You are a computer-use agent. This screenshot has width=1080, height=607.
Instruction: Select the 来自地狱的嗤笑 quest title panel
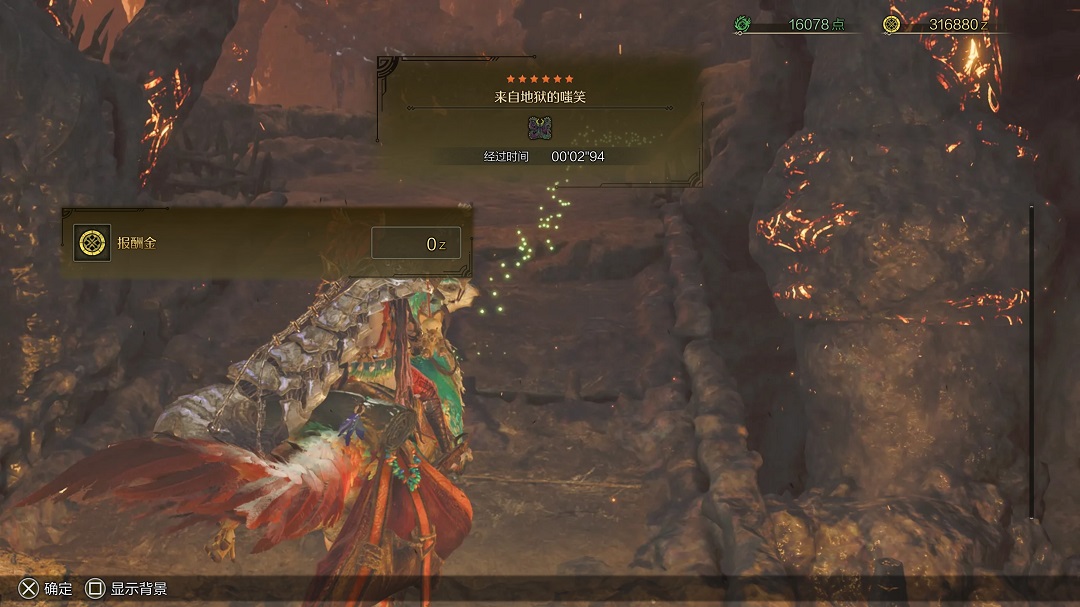tap(540, 98)
